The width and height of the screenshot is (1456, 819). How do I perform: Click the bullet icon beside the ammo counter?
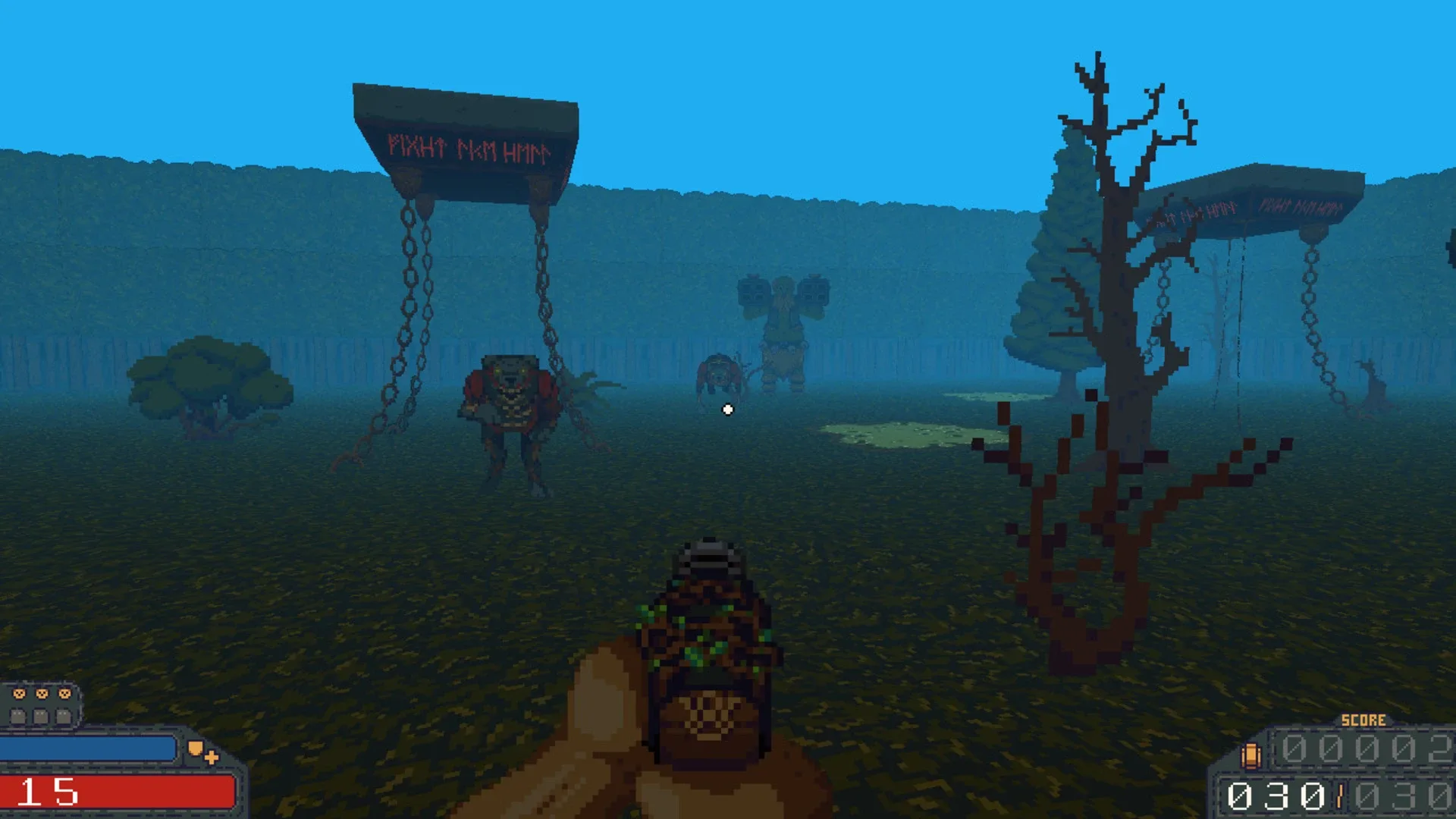click(x=1252, y=755)
